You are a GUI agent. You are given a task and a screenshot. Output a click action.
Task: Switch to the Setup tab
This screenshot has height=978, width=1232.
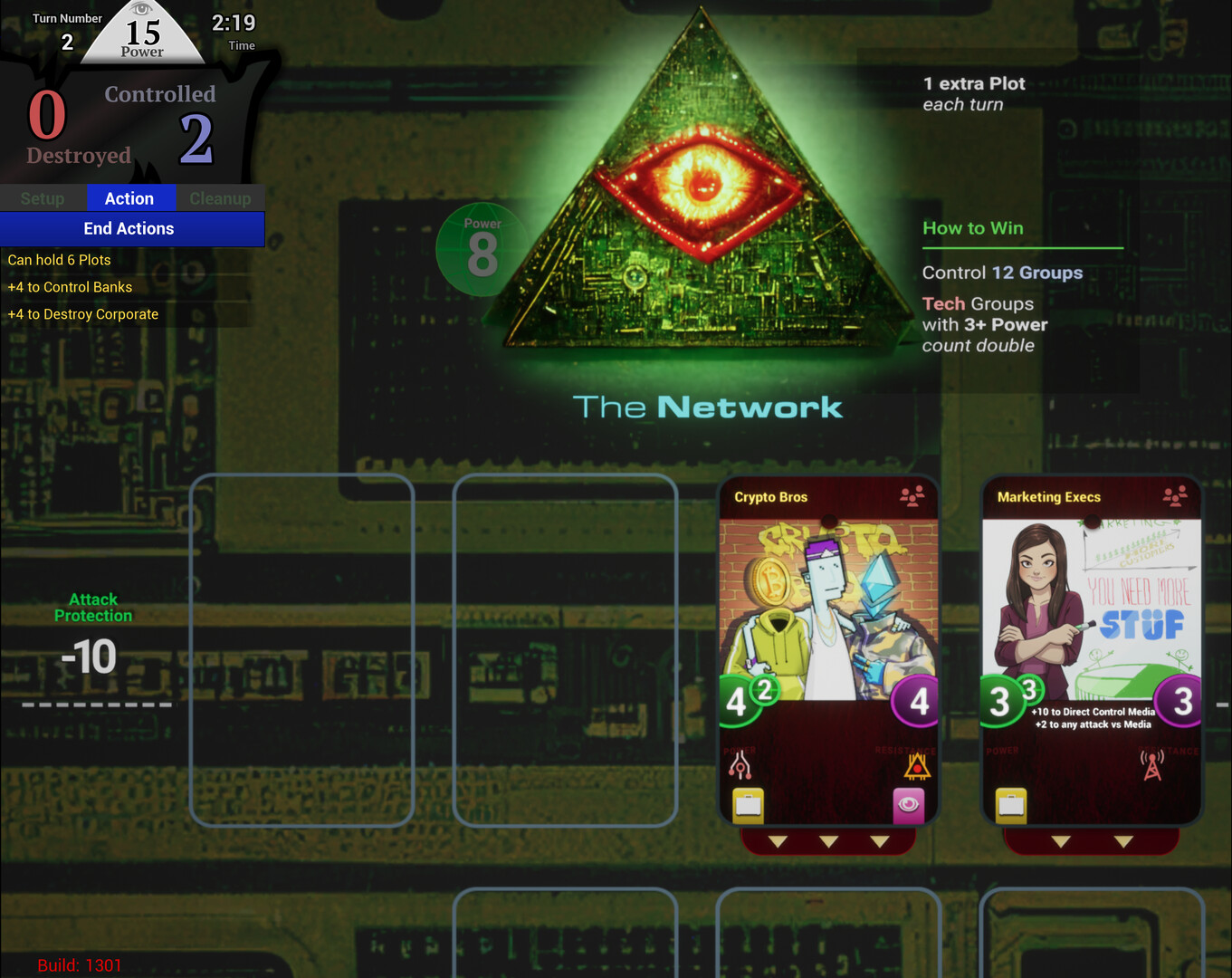[43, 198]
